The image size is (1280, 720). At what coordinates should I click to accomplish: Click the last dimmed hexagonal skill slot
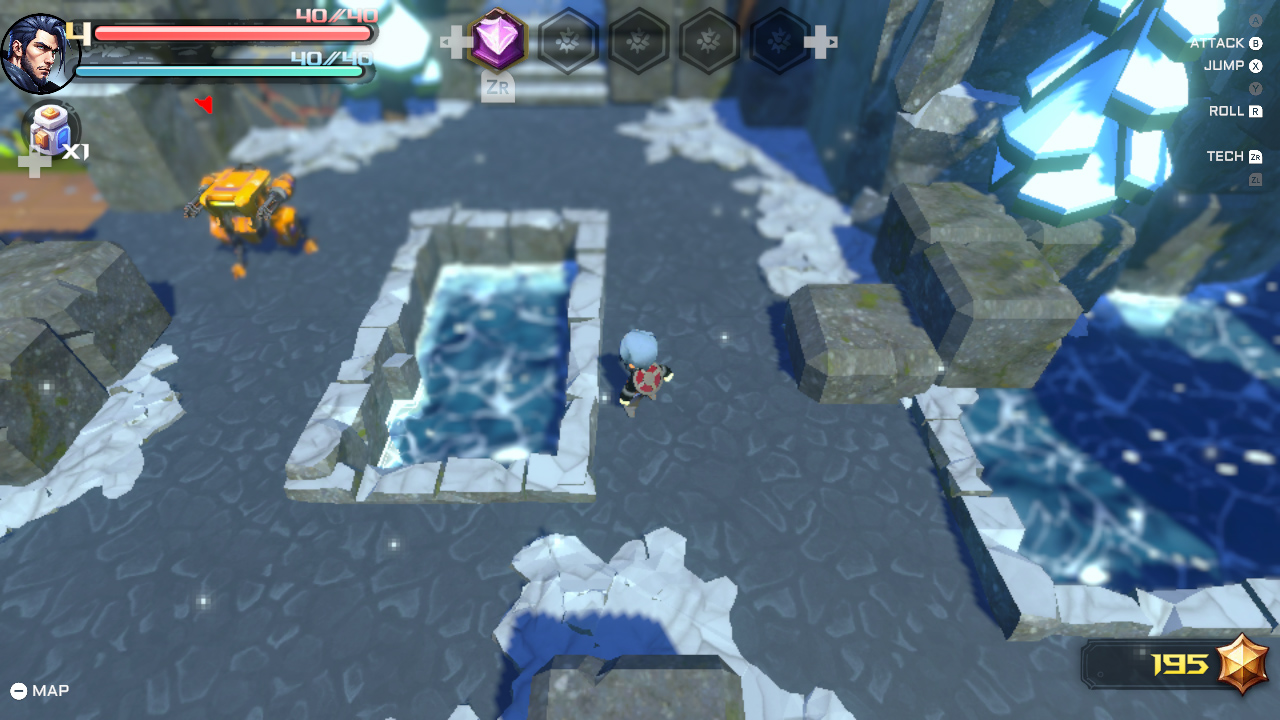tap(778, 42)
